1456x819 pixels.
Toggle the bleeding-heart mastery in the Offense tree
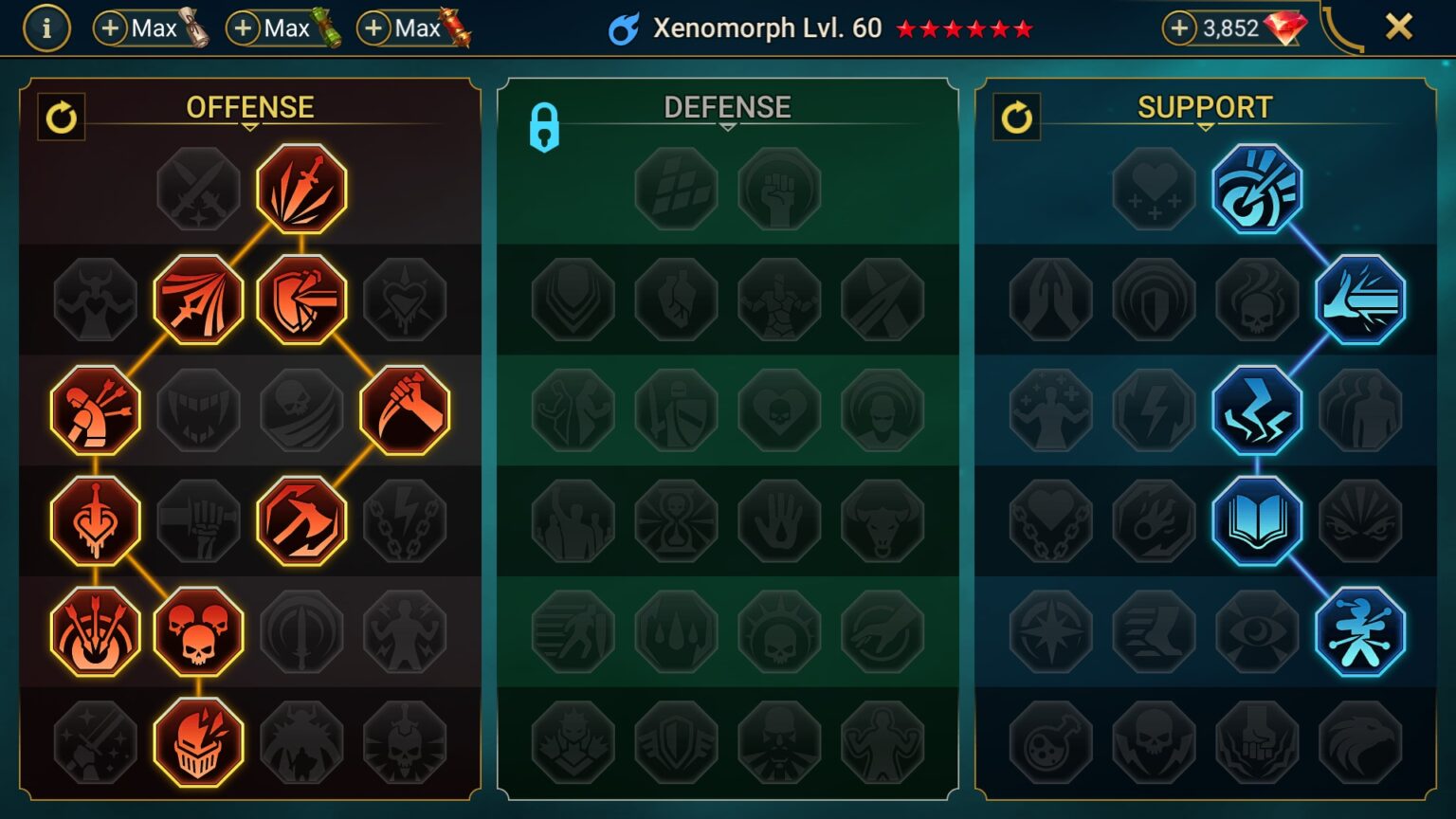pyautogui.click(x=95, y=519)
